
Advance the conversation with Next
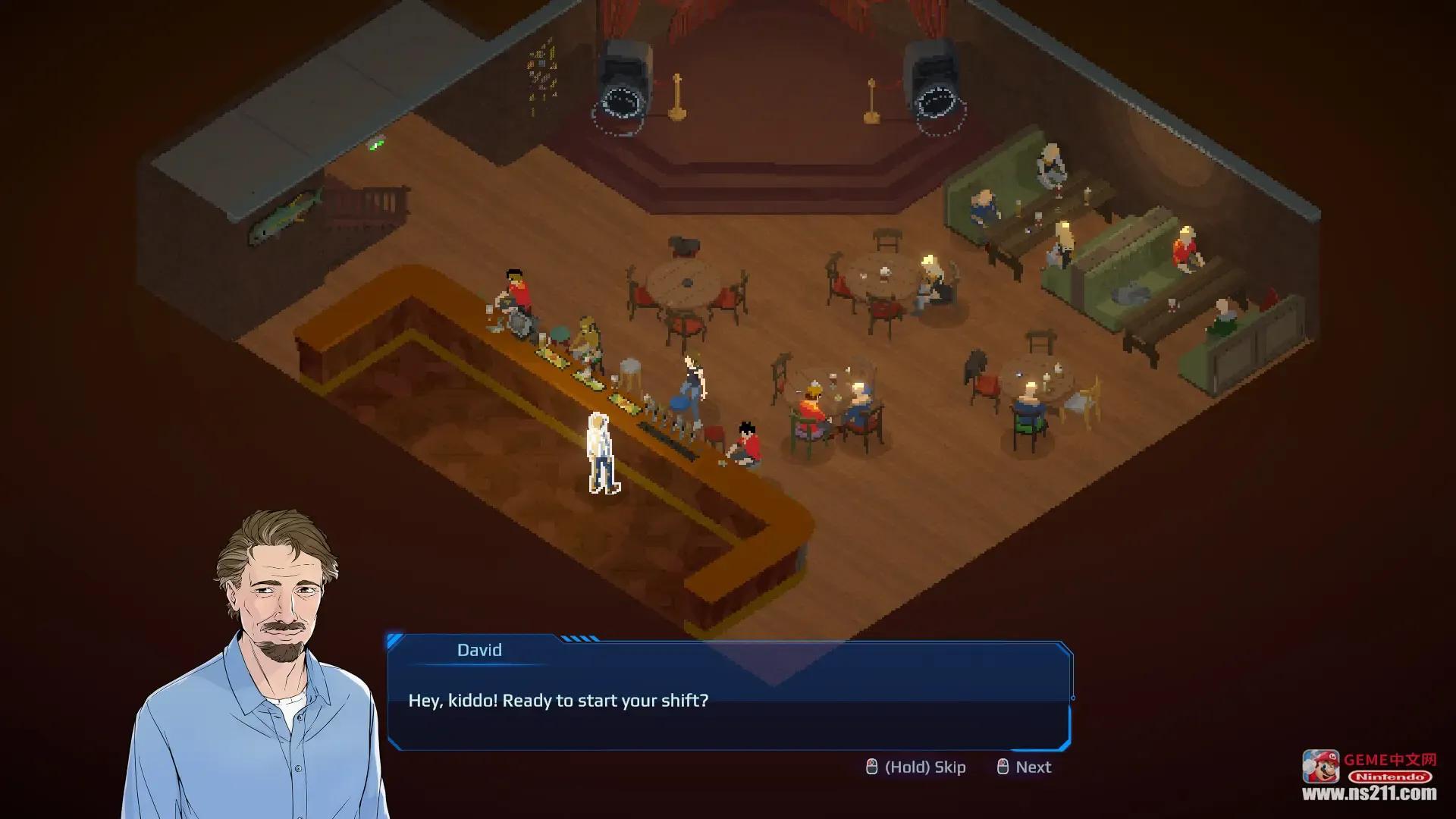[x=1025, y=767]
